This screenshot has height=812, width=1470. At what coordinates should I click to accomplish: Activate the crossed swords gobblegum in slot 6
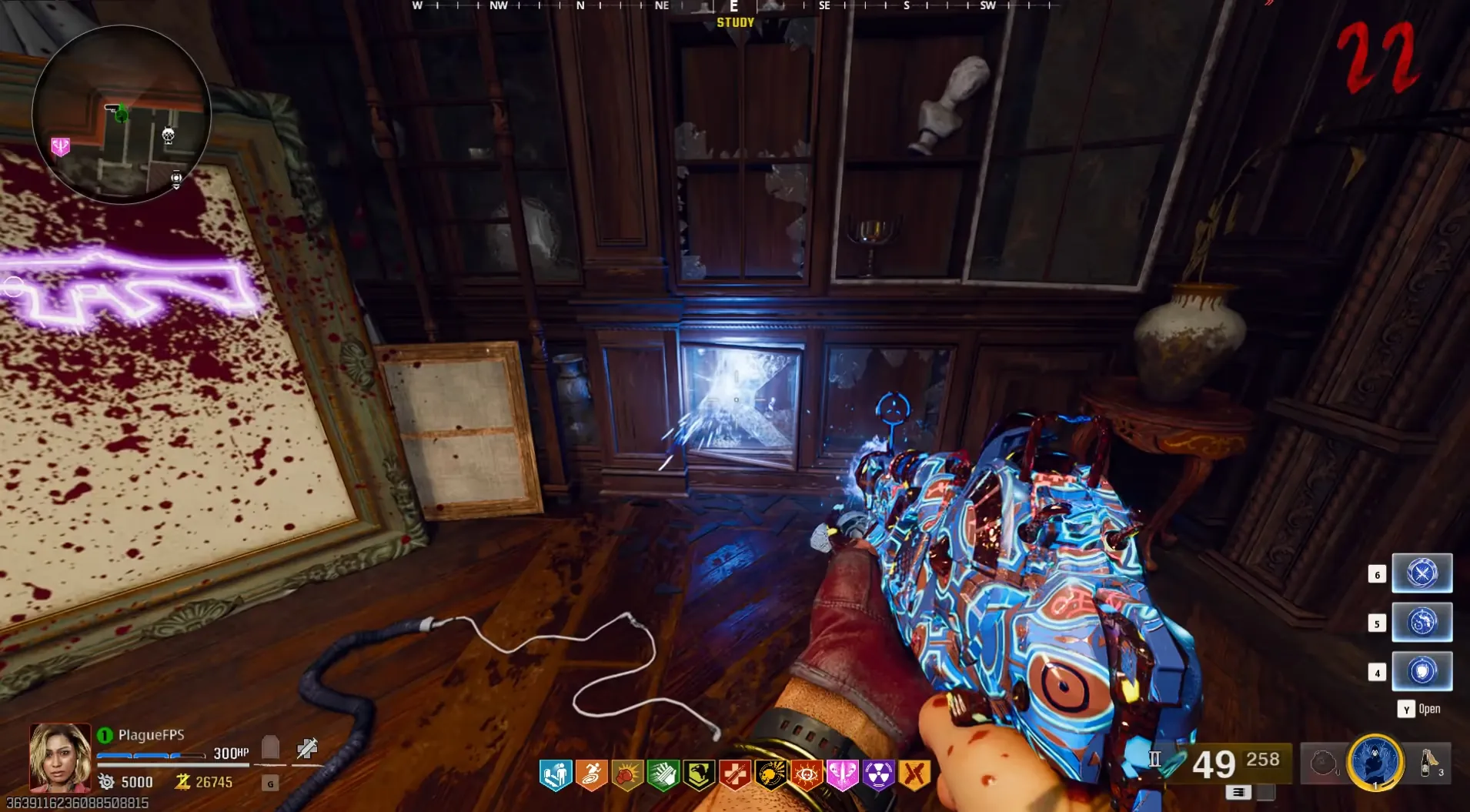1422,573
